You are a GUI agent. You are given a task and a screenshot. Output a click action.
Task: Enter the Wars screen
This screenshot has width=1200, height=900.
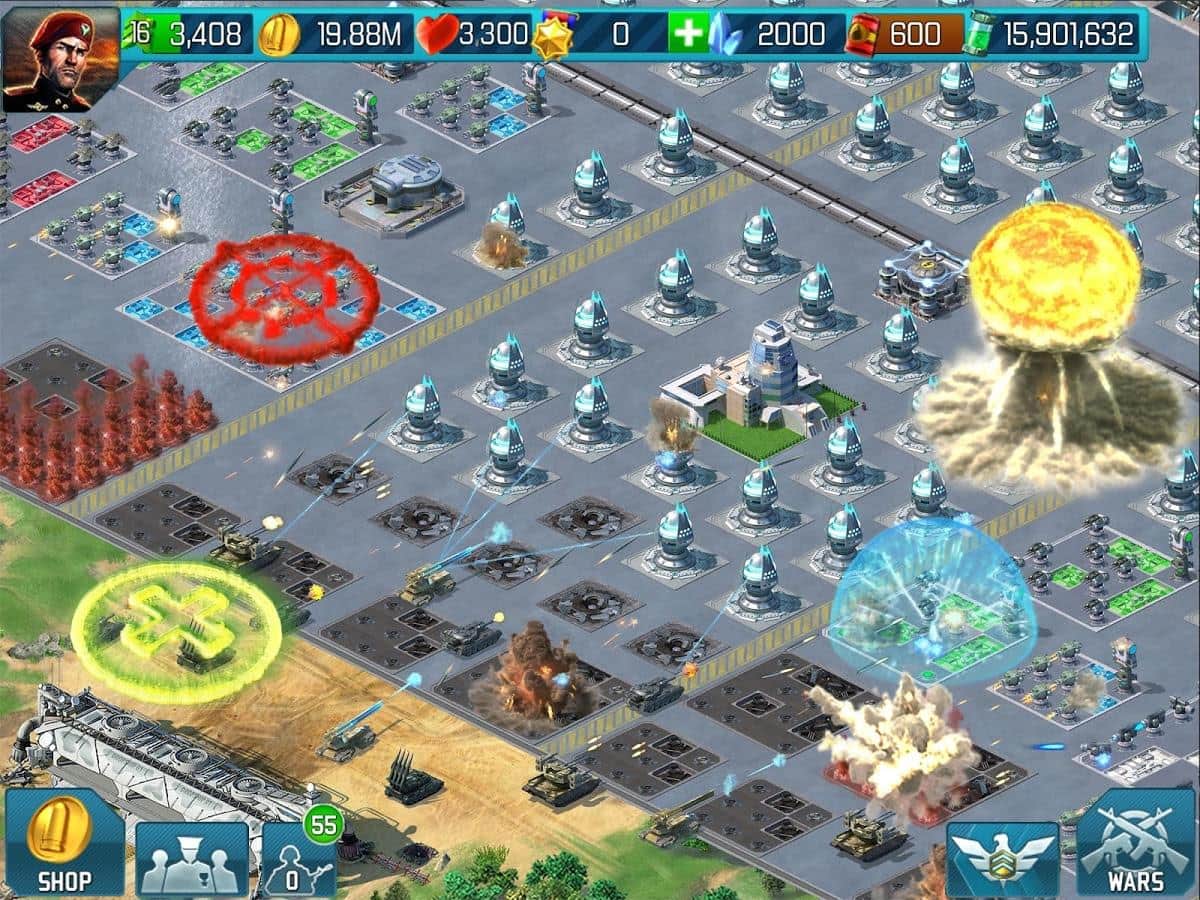tap(1137, 842)
